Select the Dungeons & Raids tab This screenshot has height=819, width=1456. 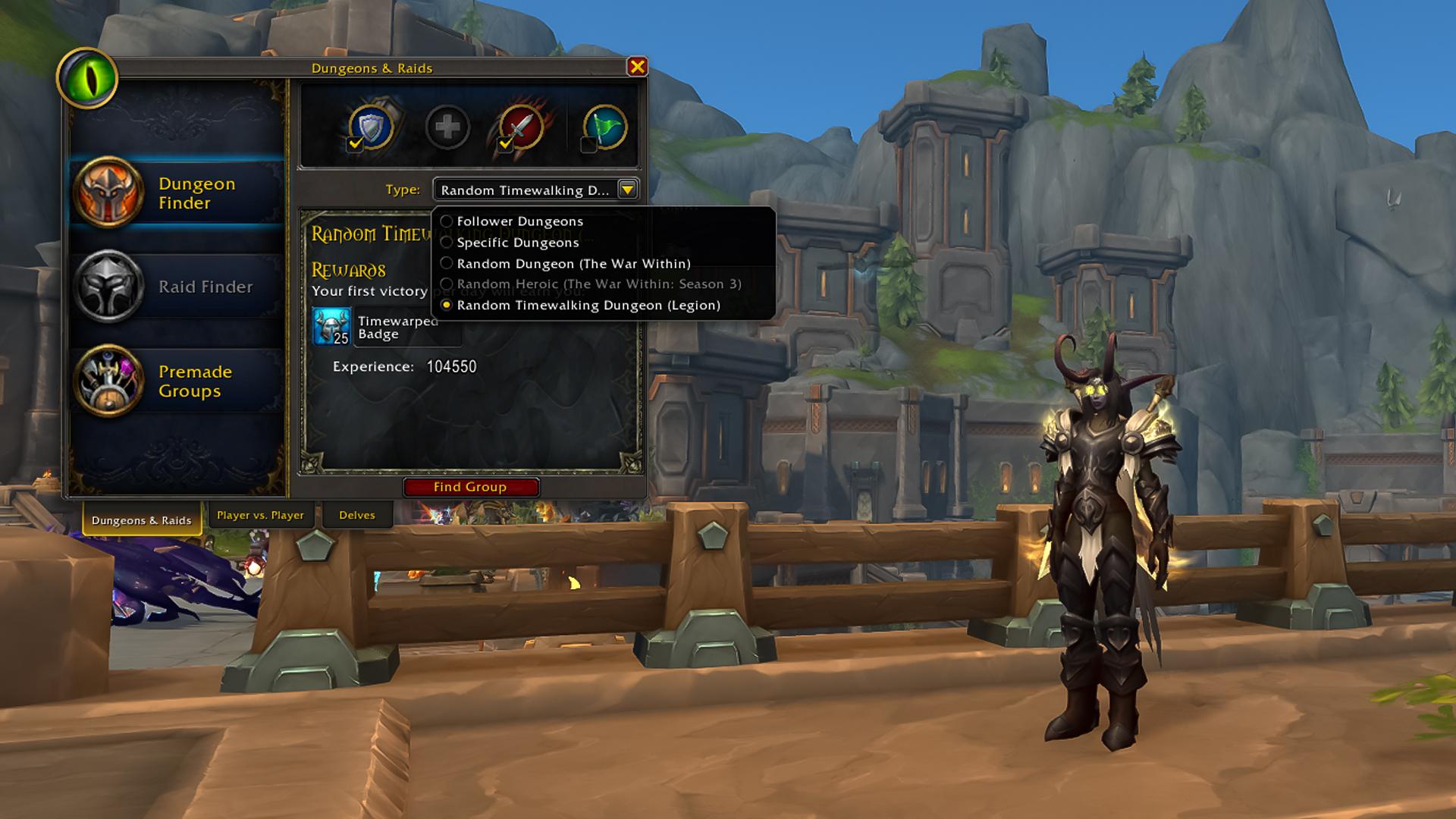coord(142,520)
